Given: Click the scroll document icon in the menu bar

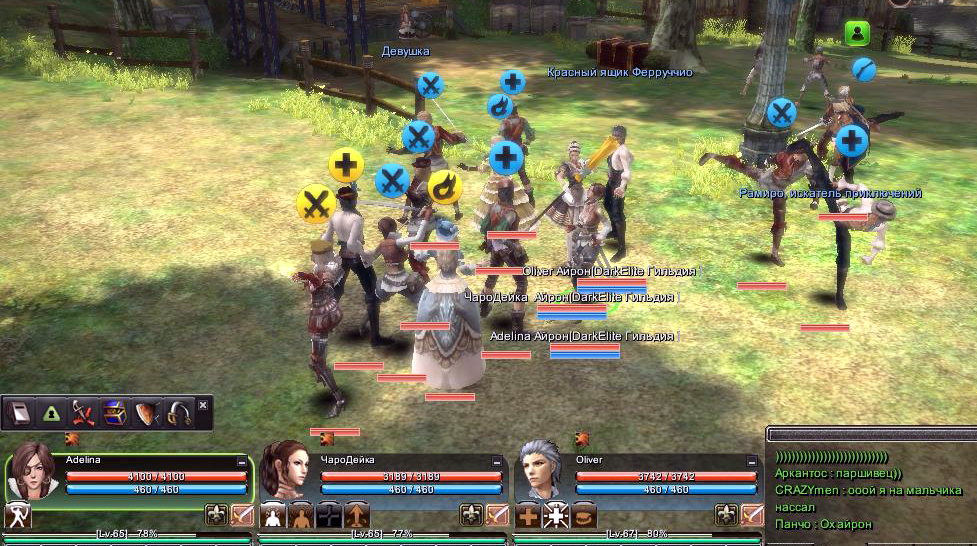Looking at the screenshot, I should tap(19, 412).
